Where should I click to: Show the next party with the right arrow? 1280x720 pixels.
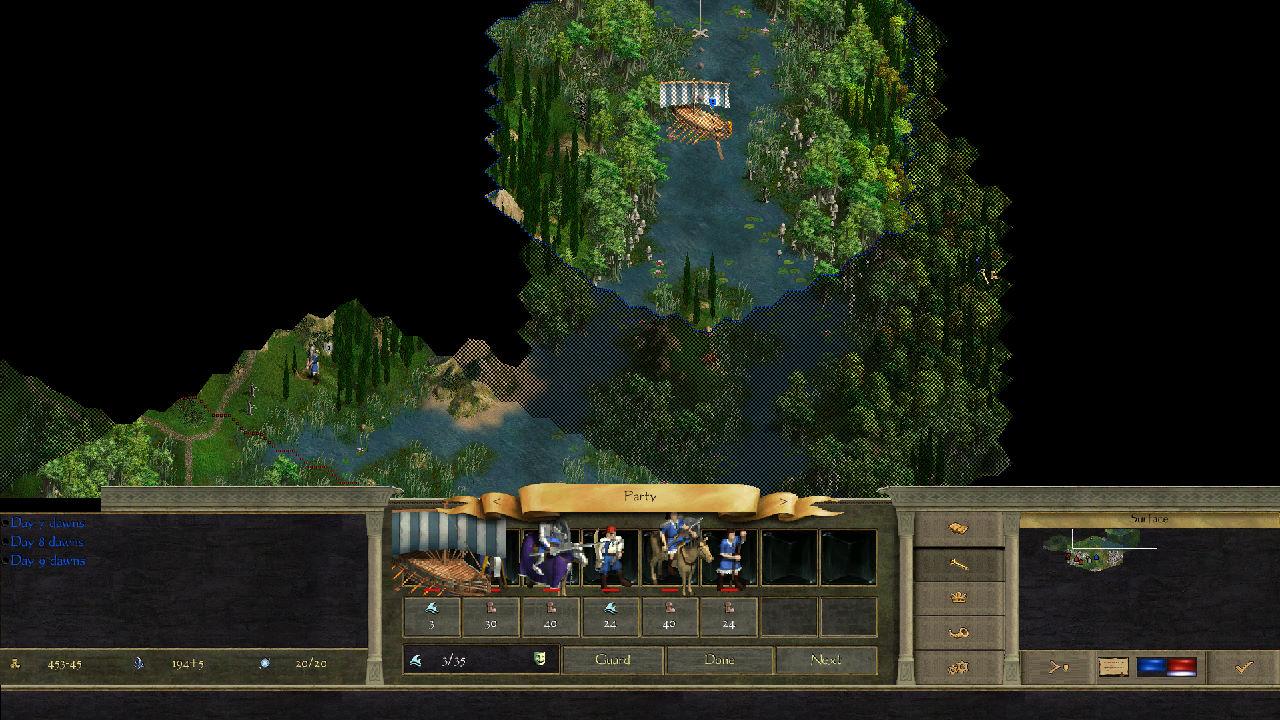(782, 500)
